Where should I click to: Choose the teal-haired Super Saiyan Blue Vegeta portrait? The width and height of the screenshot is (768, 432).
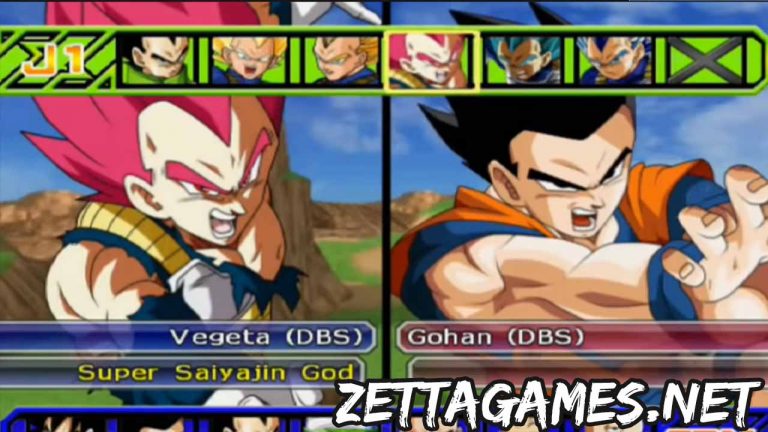pyautogui.click(x=522, y=60)
